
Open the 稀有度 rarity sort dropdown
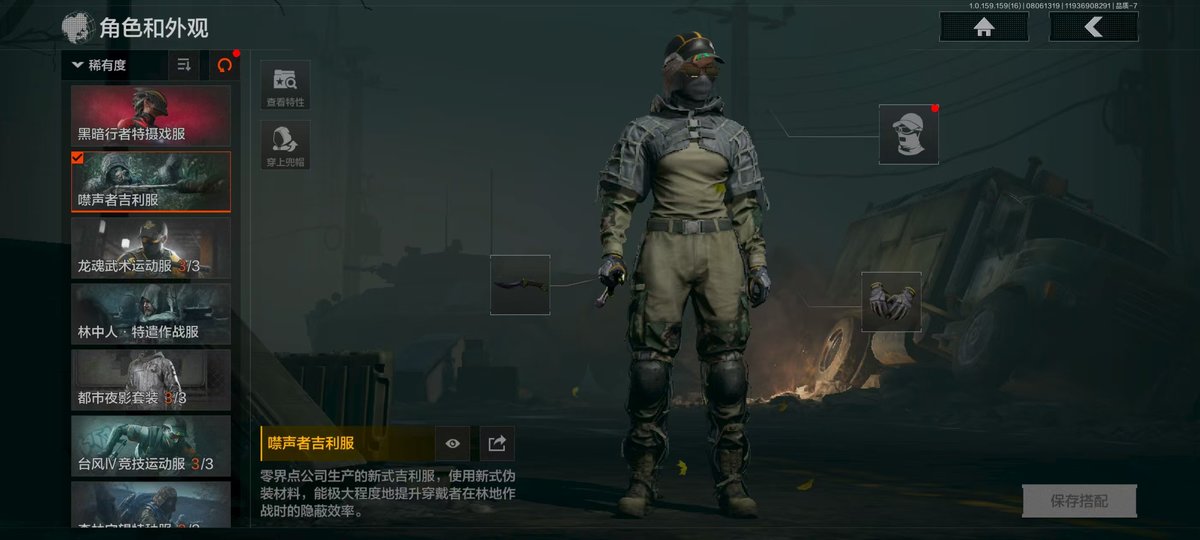pyautogui.click(x=114, y=65)
